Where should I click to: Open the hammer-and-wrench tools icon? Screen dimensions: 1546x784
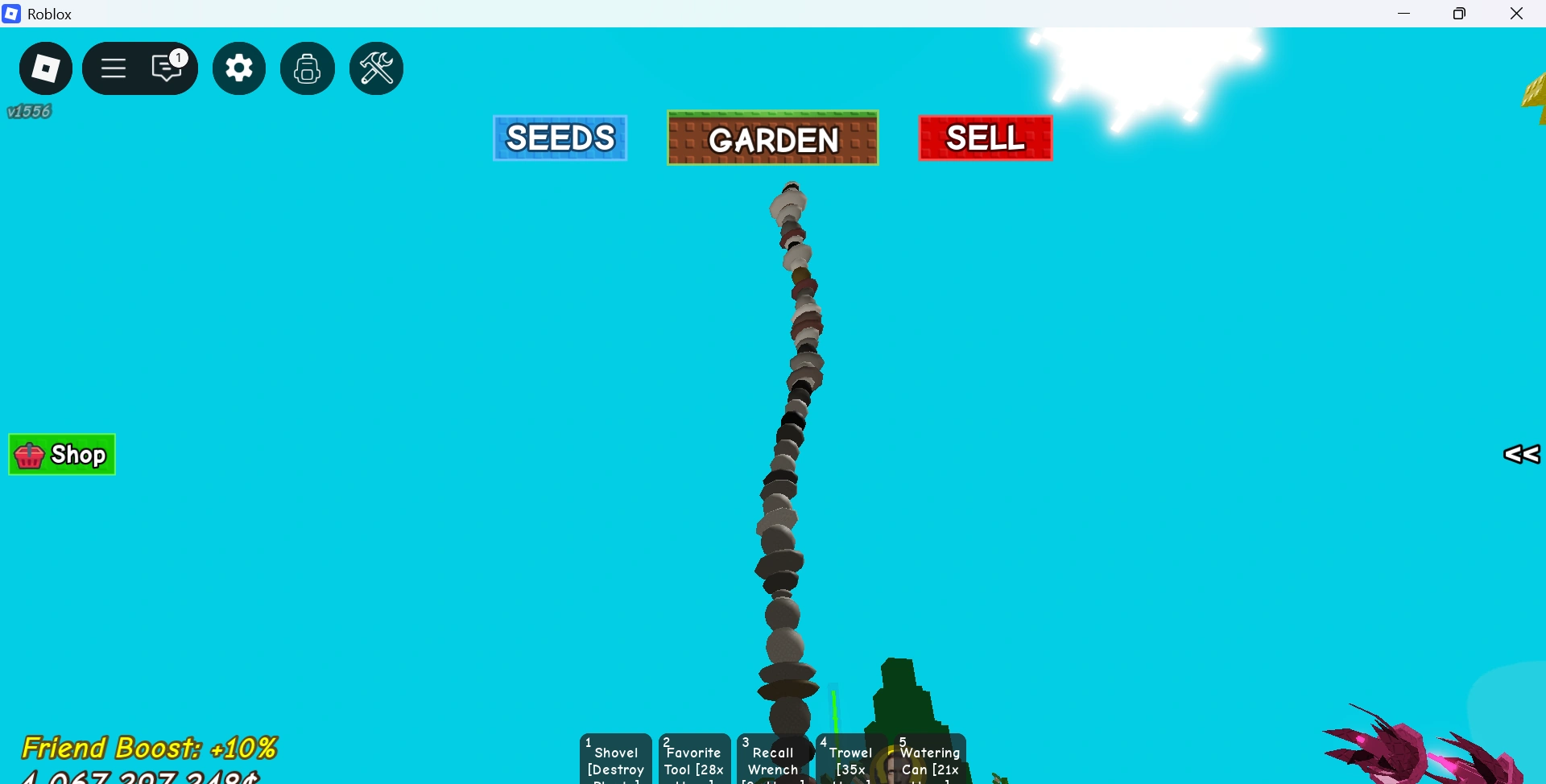(375, 68)
